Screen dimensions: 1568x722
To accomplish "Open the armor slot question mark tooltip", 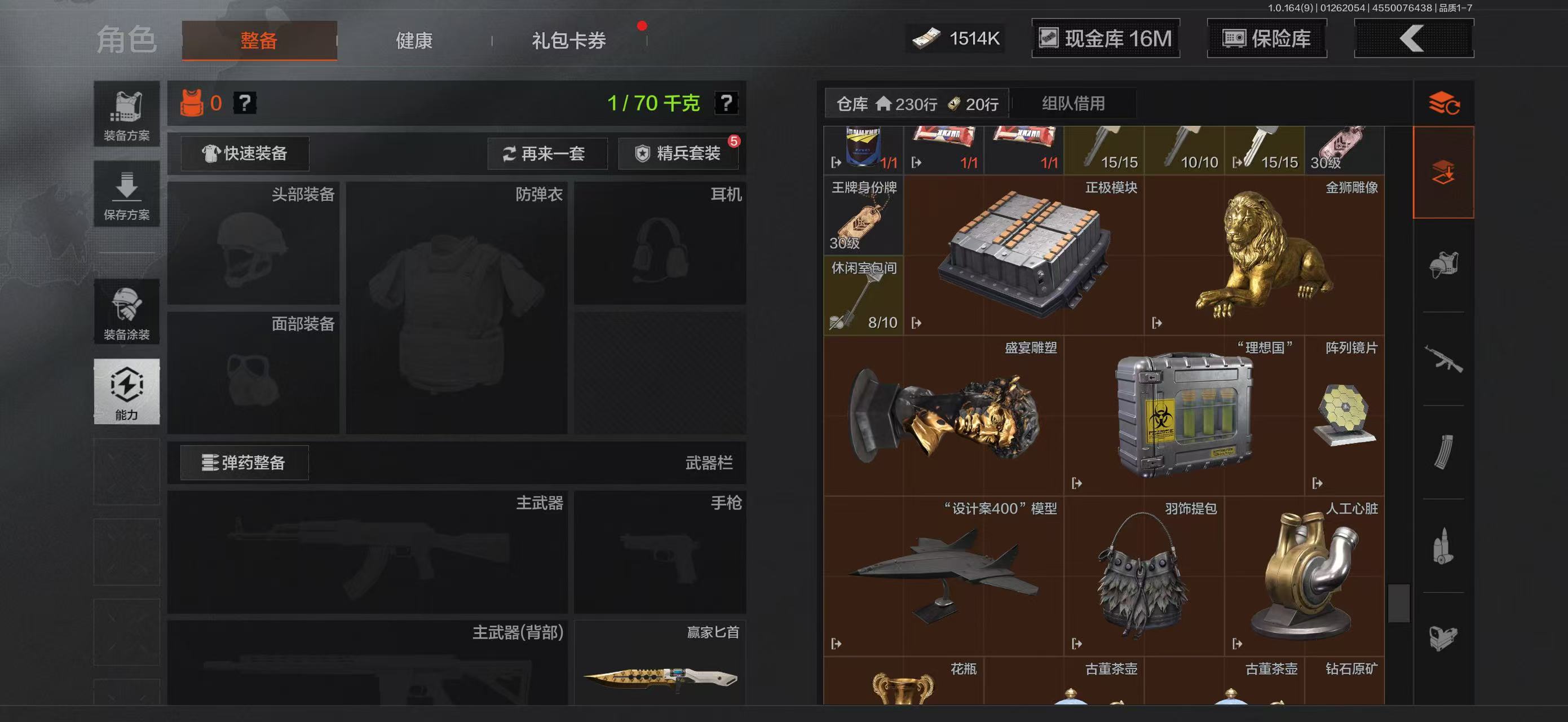I will 244,103.
